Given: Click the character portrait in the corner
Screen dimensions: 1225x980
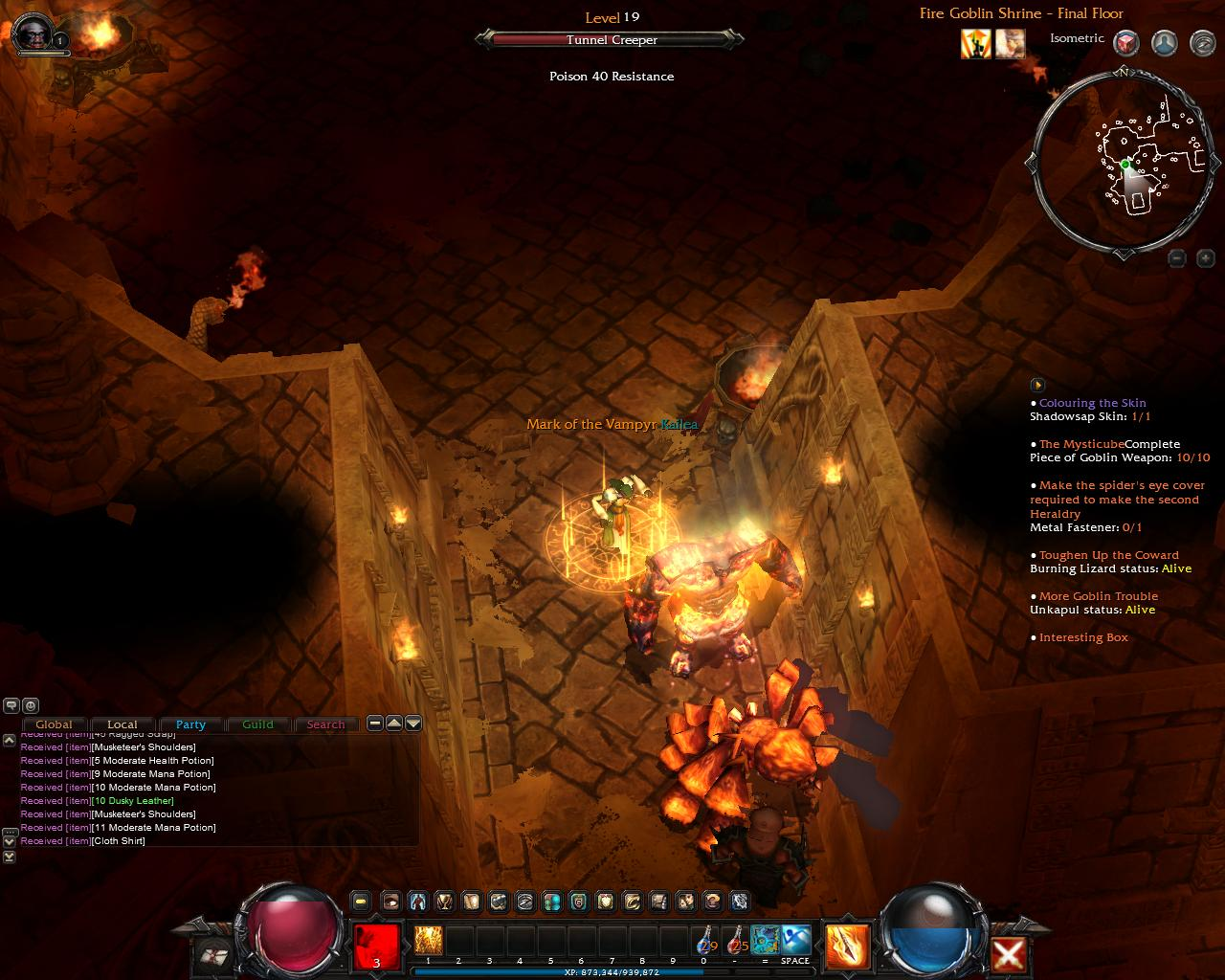Looking at the screenshot, I should pyautogui.click(x=32, y=32).
